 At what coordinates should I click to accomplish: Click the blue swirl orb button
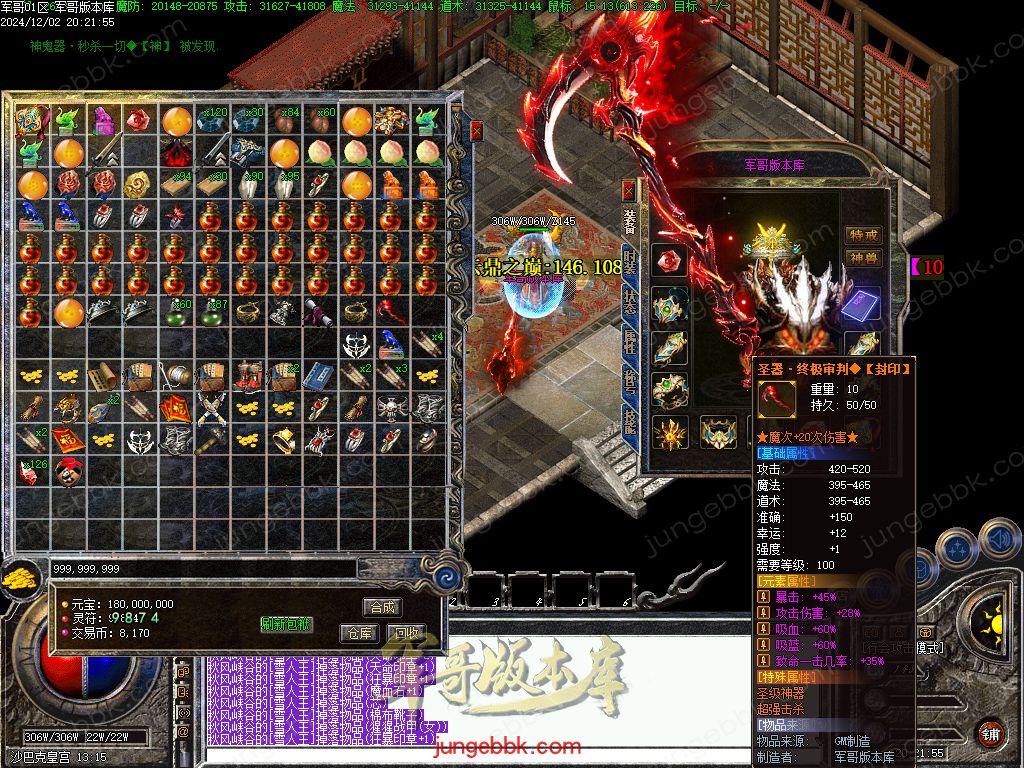[x=448, y=577]
